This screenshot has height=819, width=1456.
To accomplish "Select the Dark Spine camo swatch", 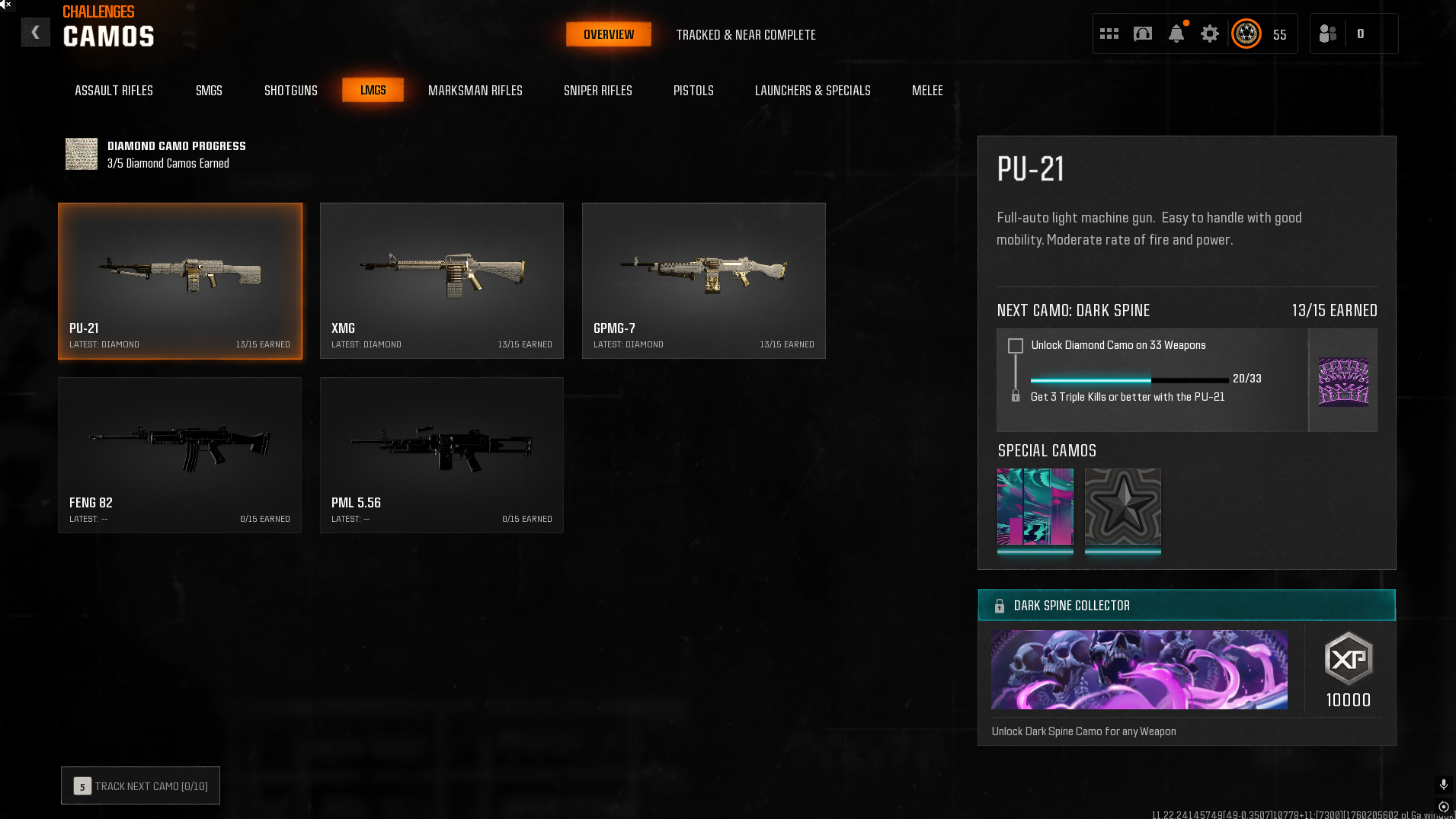I will click(x=1342, y=381).
